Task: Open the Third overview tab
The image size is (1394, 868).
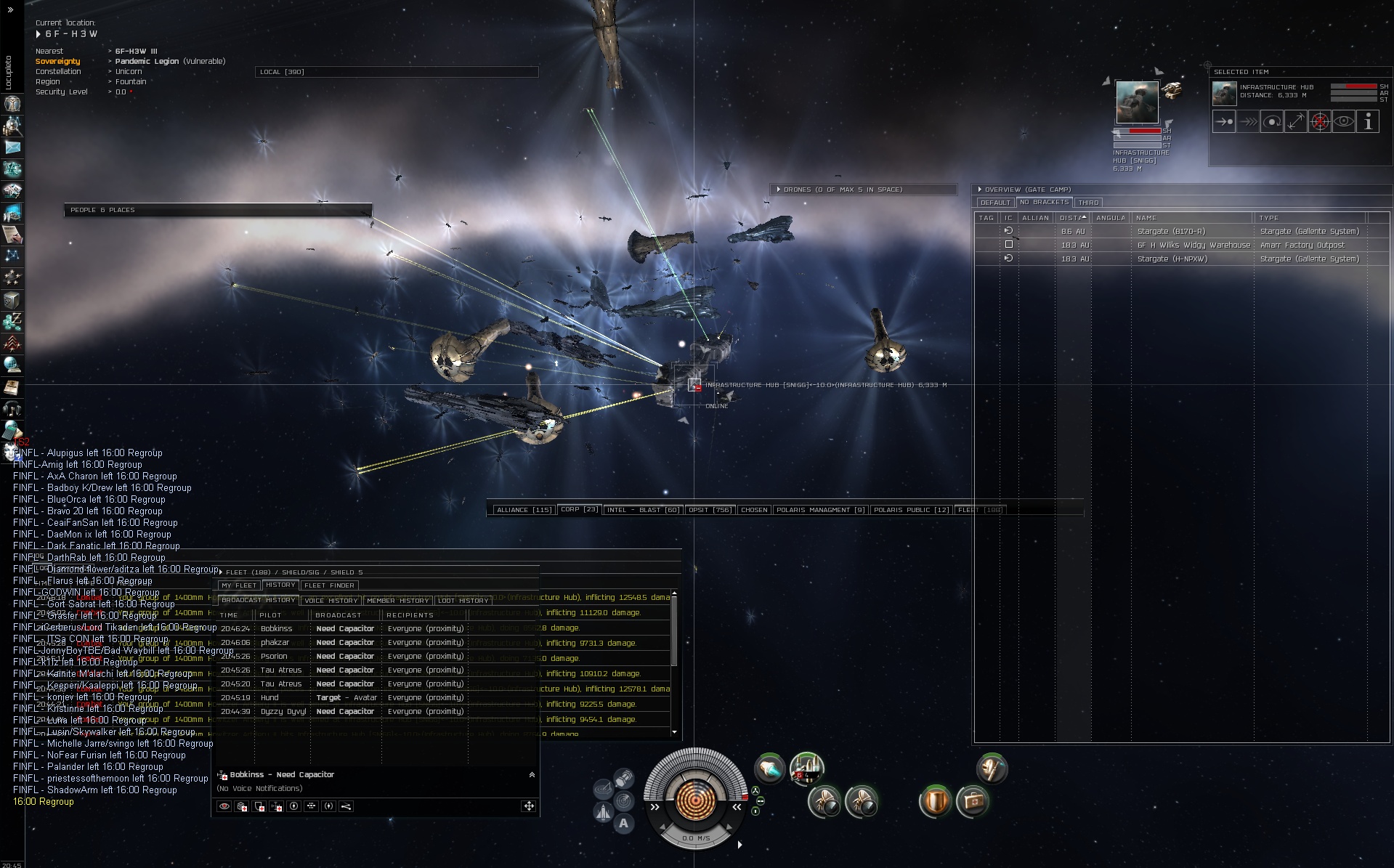Action: click(x=1088, y=203)
